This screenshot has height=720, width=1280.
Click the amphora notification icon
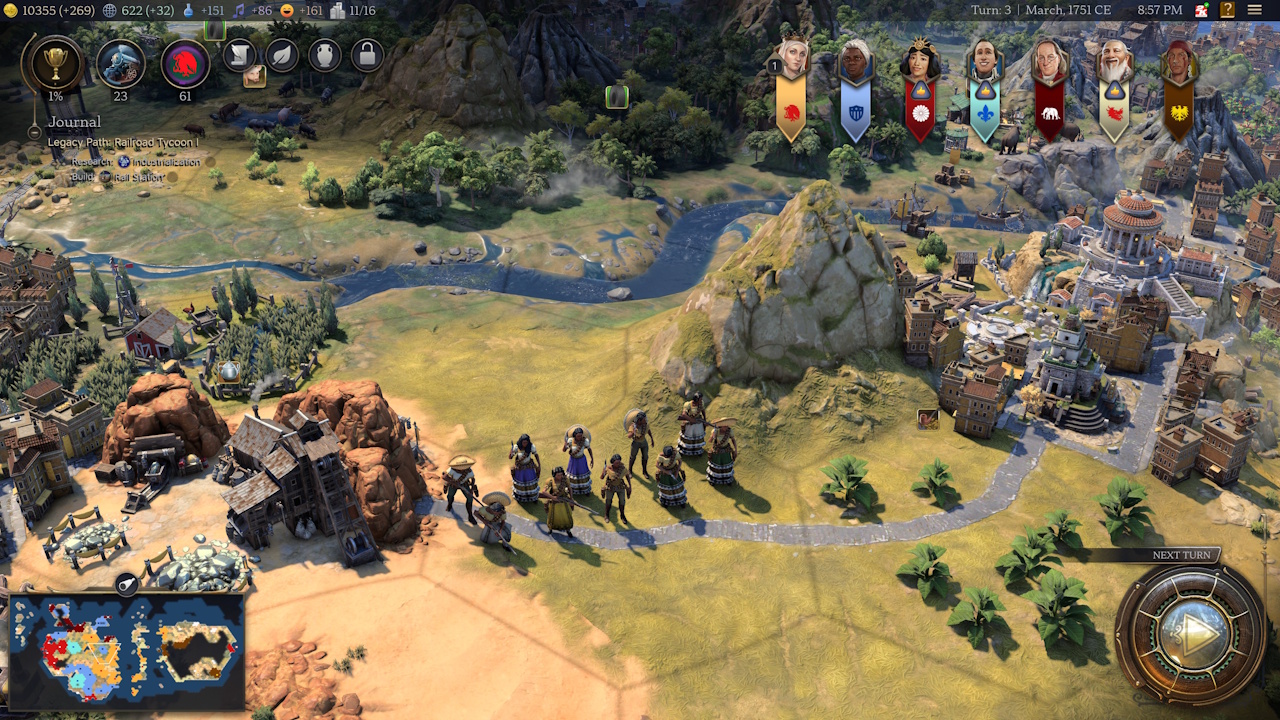[324, 57]
